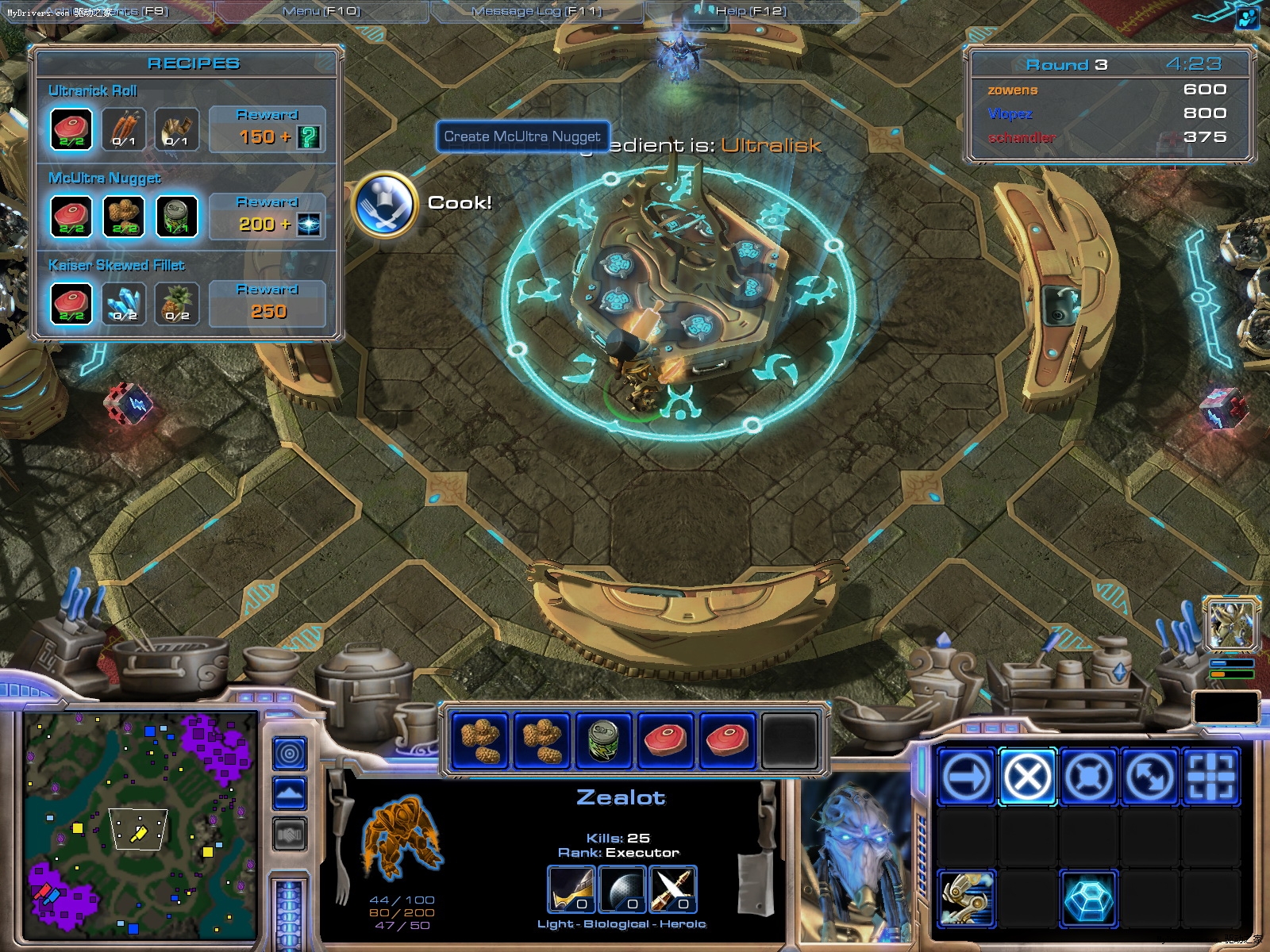Click the McUltra Nugget reward icon
Viewport: 1270px width, 952px height.
309,225
